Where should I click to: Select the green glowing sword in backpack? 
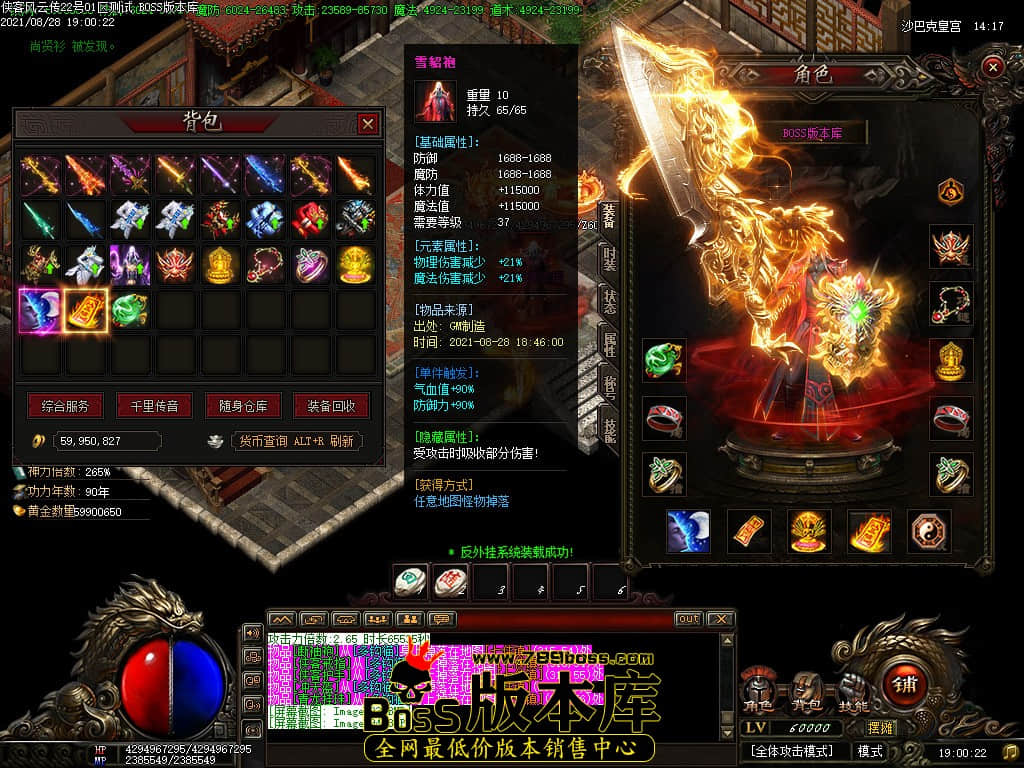click(41, 219)
